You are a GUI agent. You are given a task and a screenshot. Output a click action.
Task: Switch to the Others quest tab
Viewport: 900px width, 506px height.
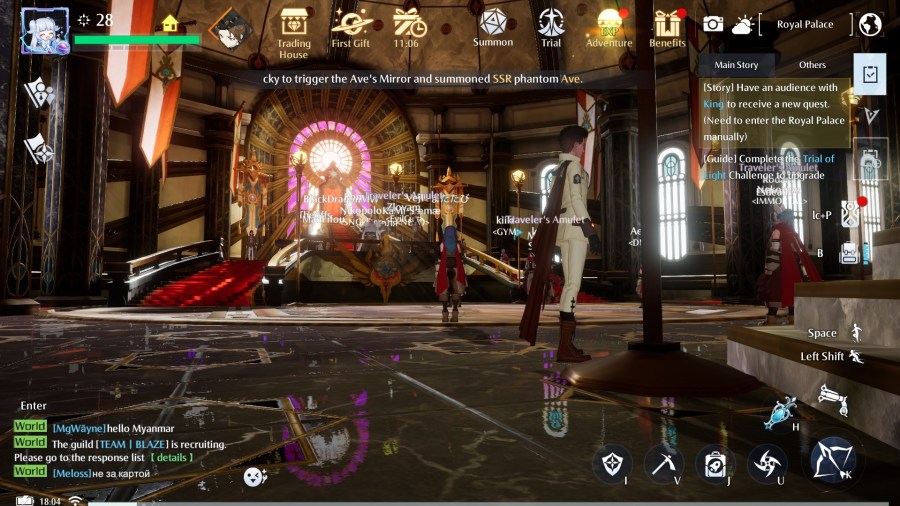[812, 65]
